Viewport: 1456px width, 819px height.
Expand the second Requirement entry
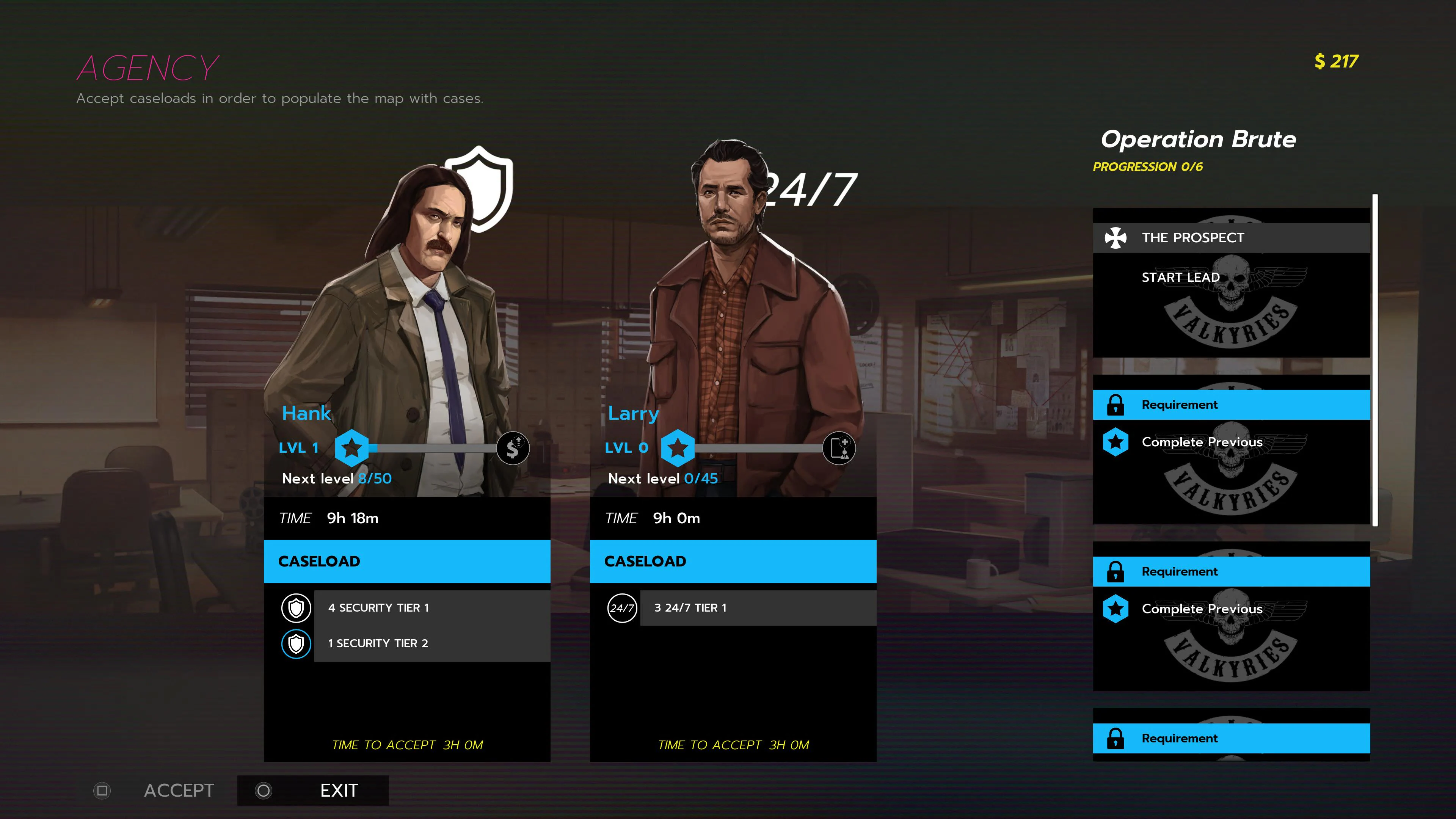[x=1232, y=571]
